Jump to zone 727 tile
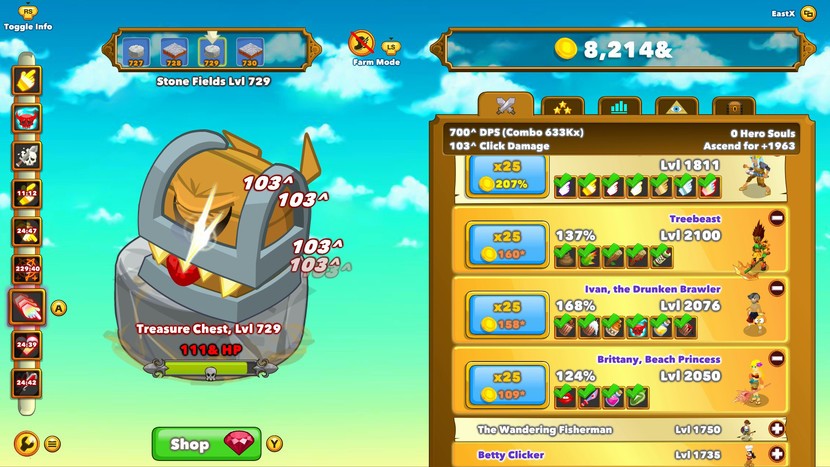 [136, 51]
